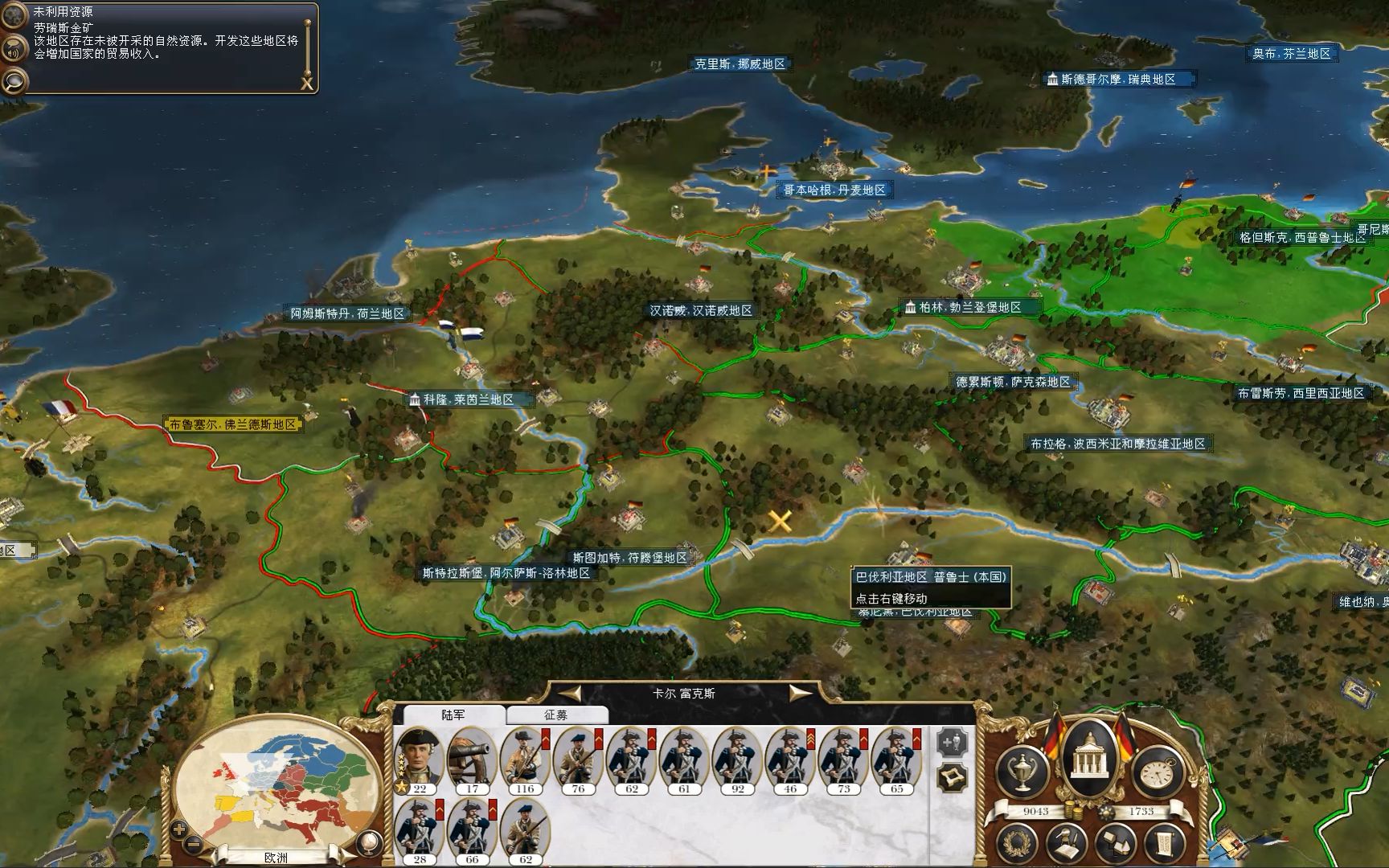The image size is (1389, 868).
Task: Open the trophy objectives panel
Action: (1021, 772)
